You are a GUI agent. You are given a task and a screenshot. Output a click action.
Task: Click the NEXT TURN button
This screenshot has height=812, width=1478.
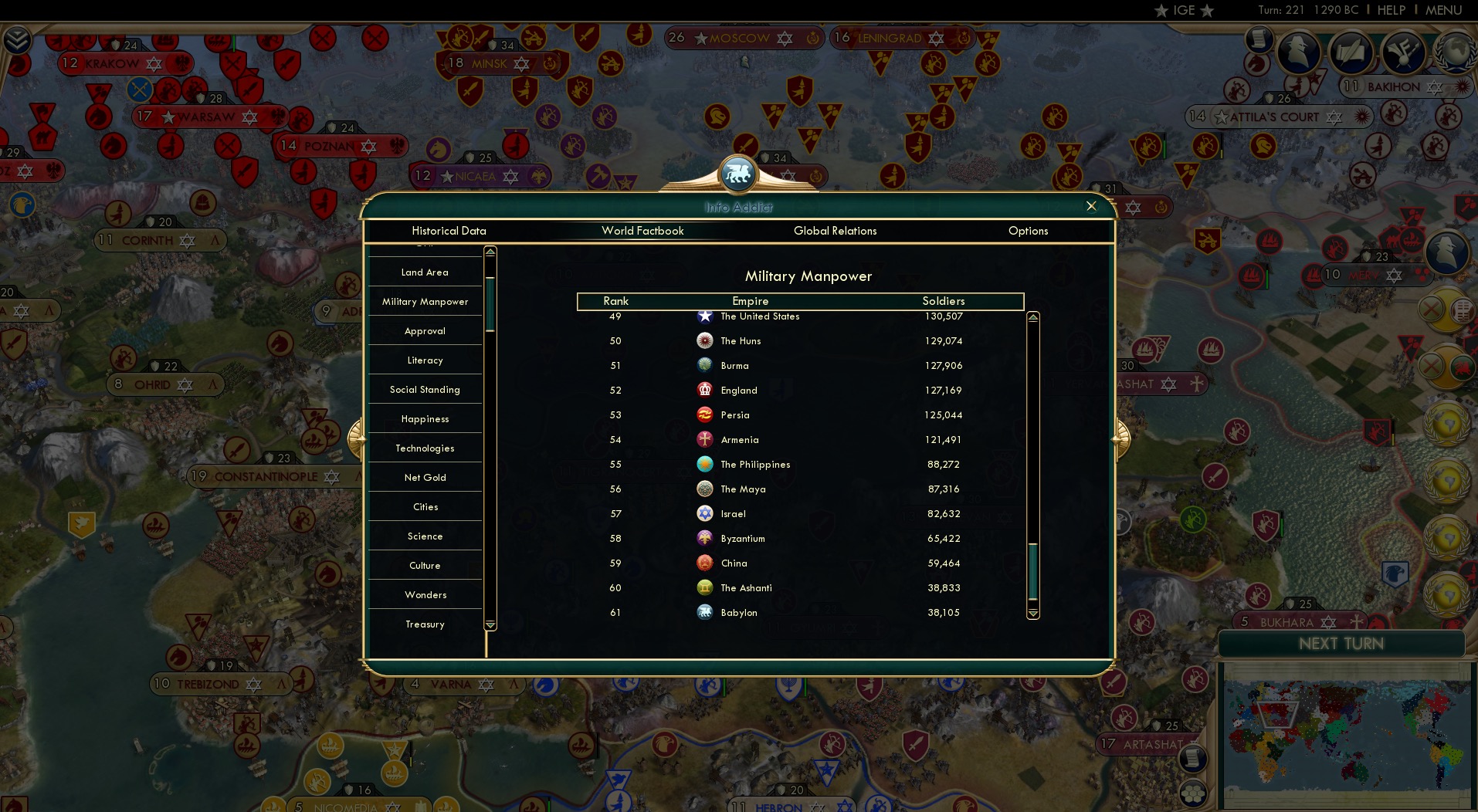click(1341, 644)
